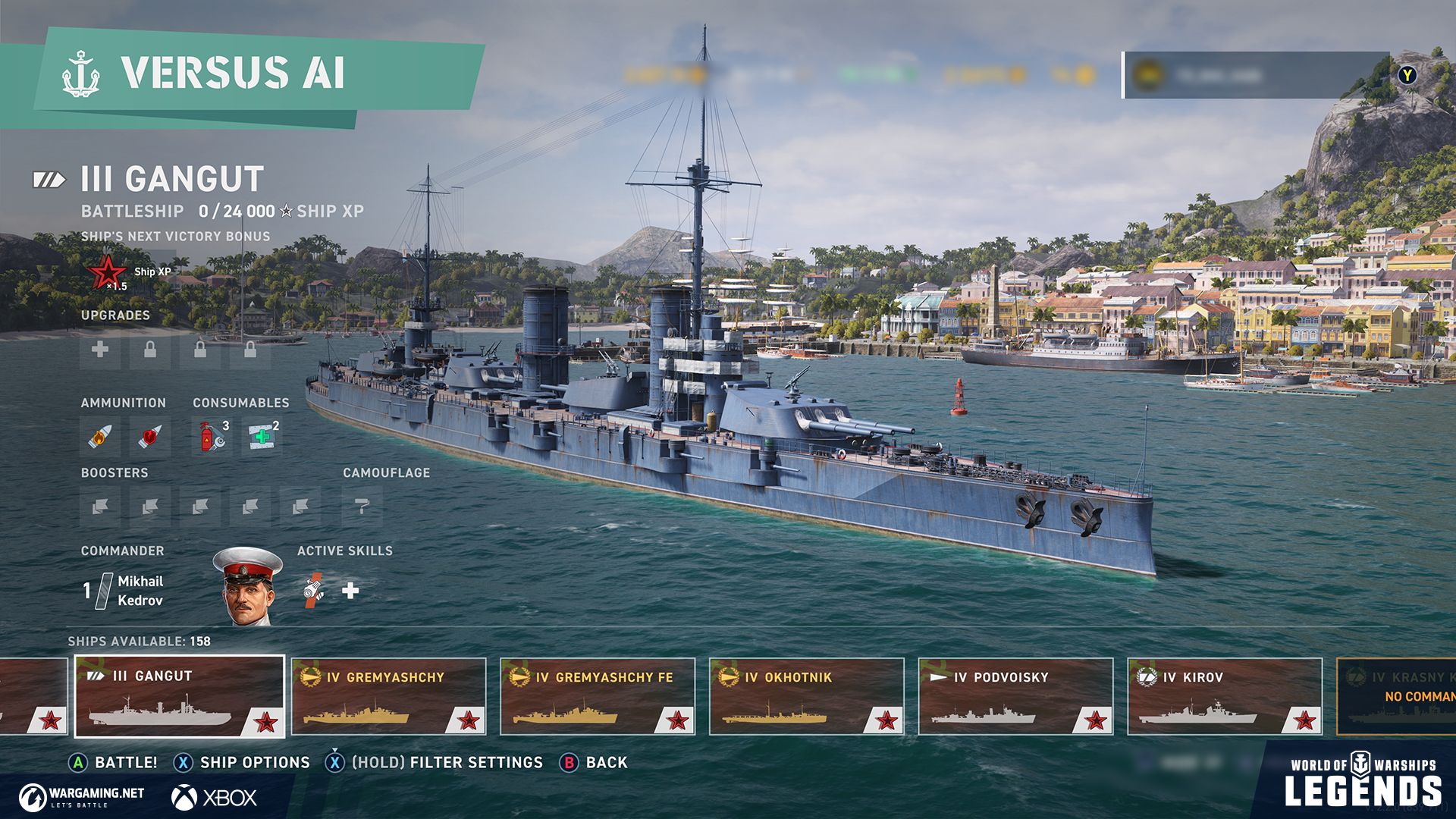The image size is (1456, 819).
Task: Open the player profile panel
Action: coord(1257,75)
